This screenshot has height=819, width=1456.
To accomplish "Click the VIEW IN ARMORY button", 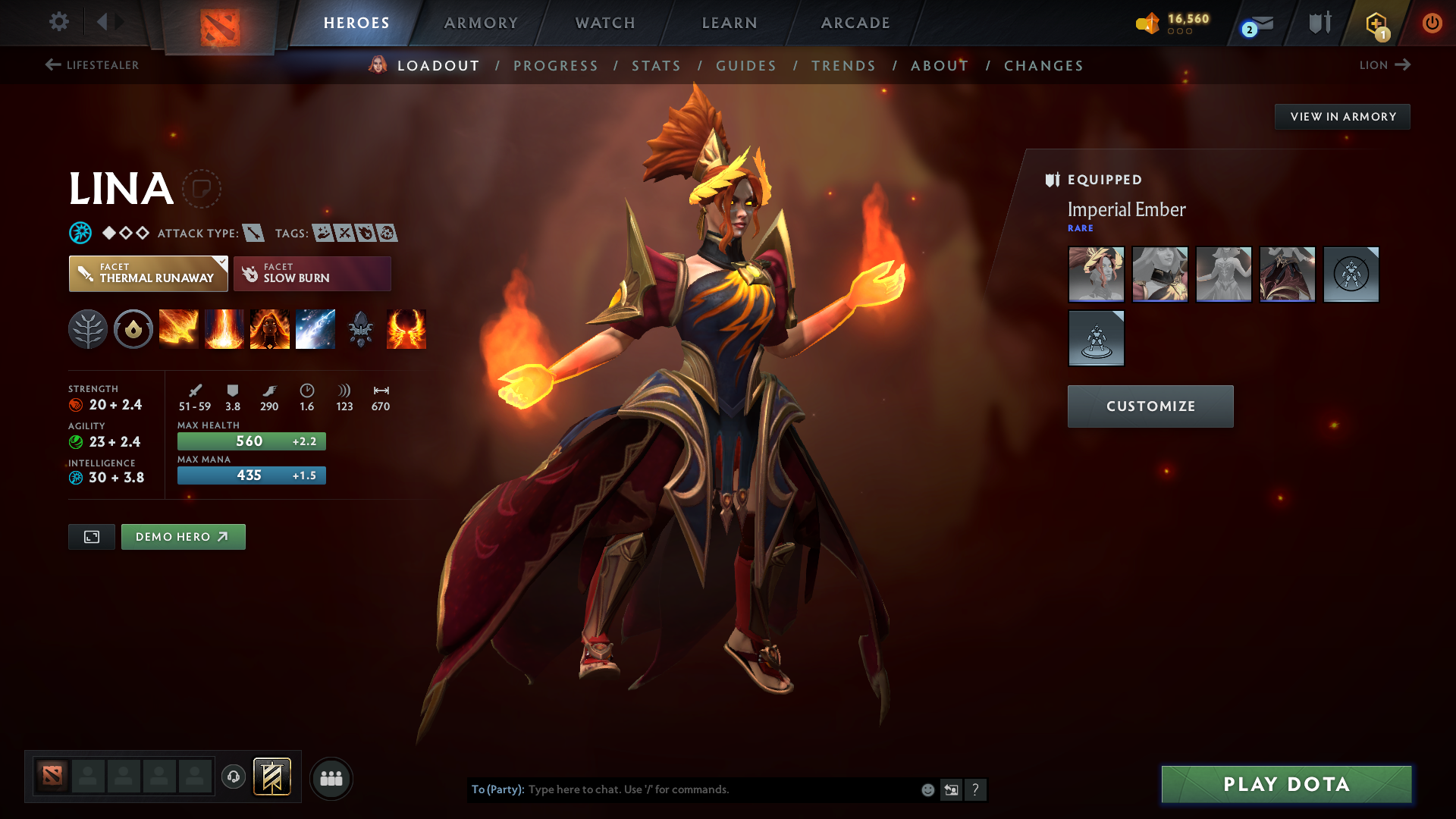I will coord(1342,117).
